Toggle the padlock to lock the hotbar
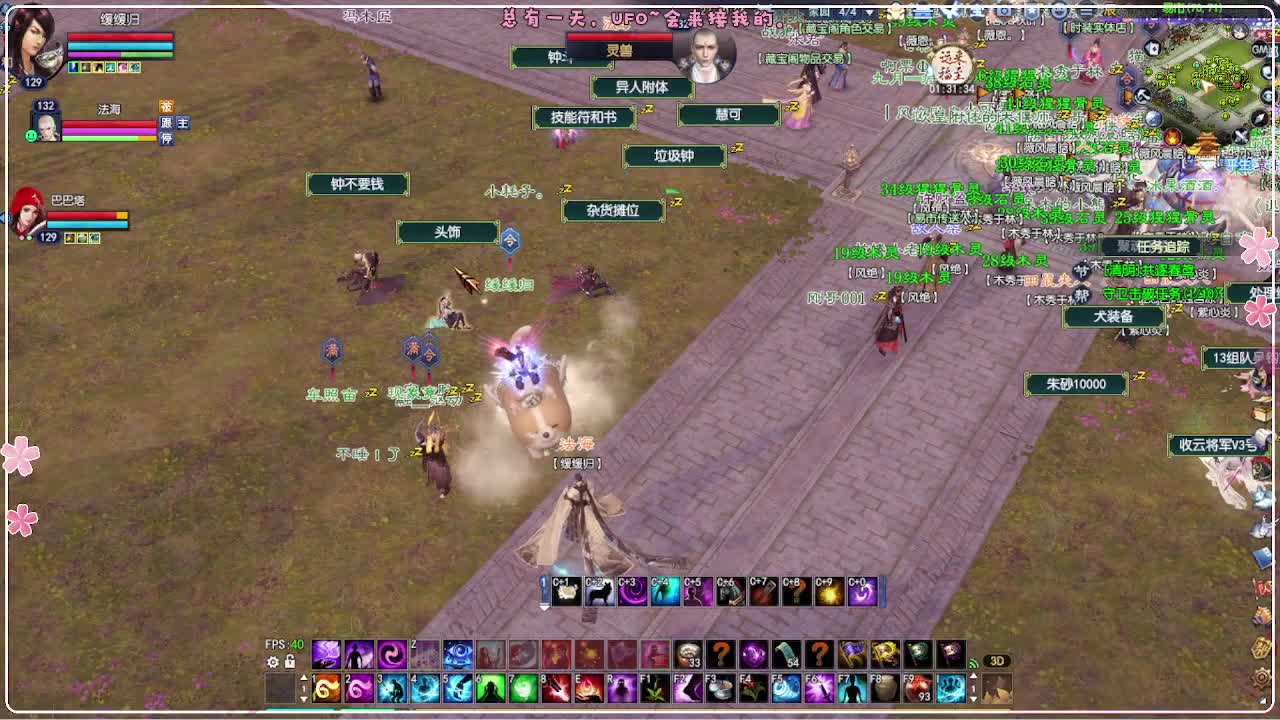The height and width of the screenshot is (720, 1280). pyautogui.click(x=290, y=661)
